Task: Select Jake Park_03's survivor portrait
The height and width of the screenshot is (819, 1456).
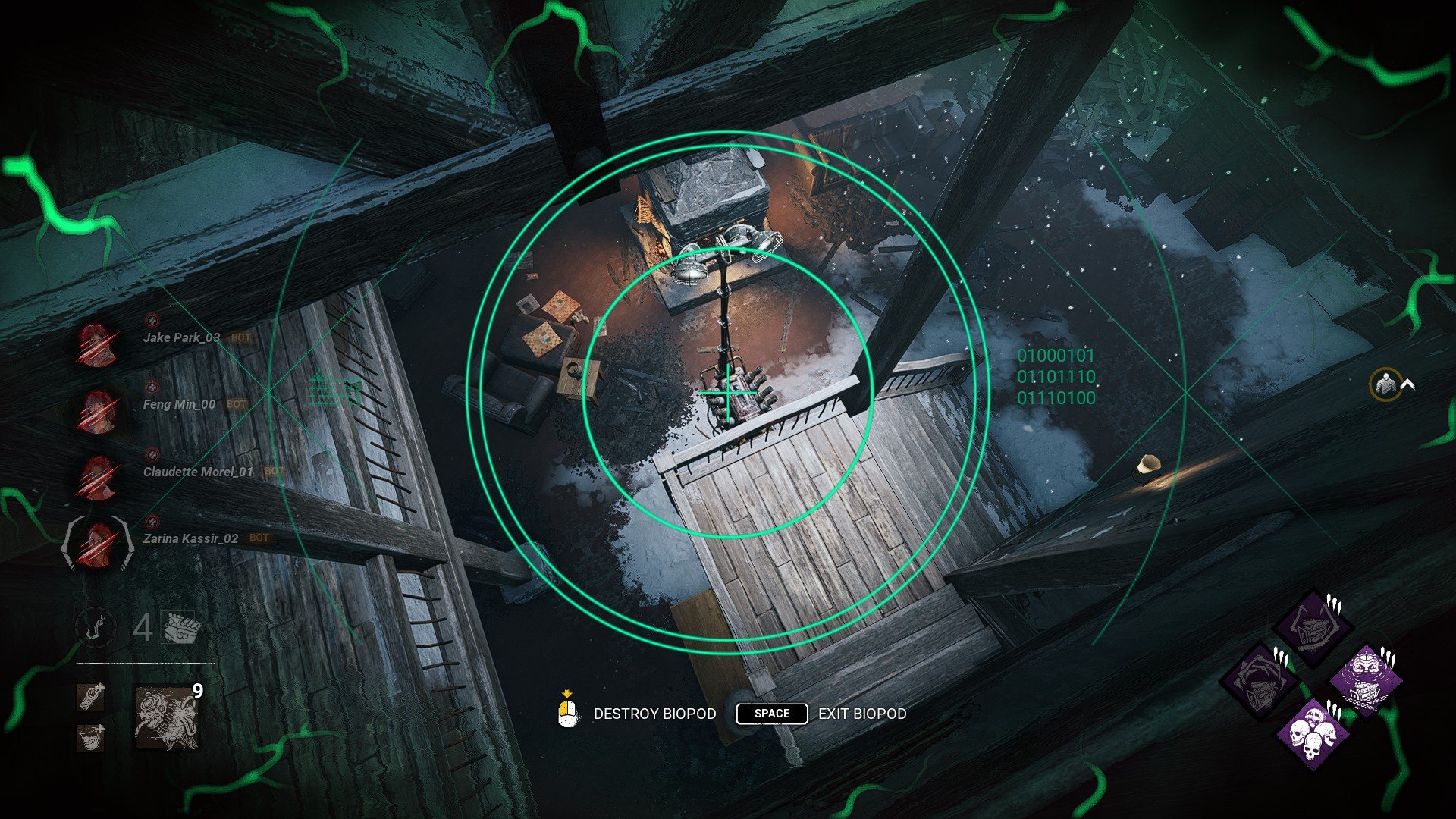Action: 97,346
